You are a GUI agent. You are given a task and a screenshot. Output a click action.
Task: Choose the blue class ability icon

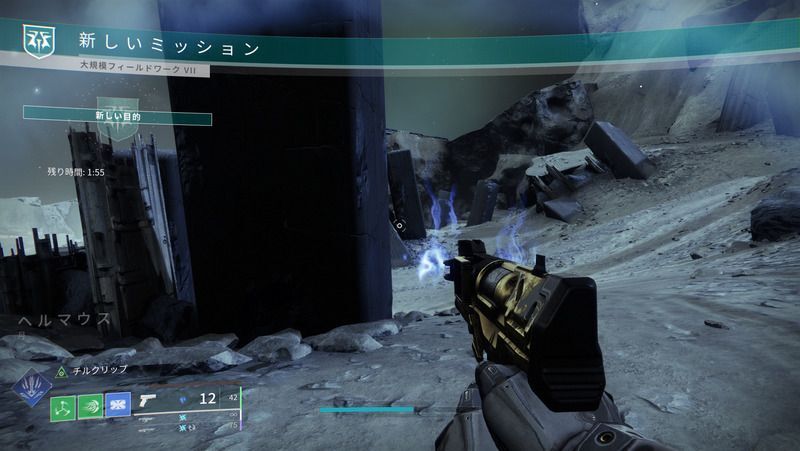point(117,406)
